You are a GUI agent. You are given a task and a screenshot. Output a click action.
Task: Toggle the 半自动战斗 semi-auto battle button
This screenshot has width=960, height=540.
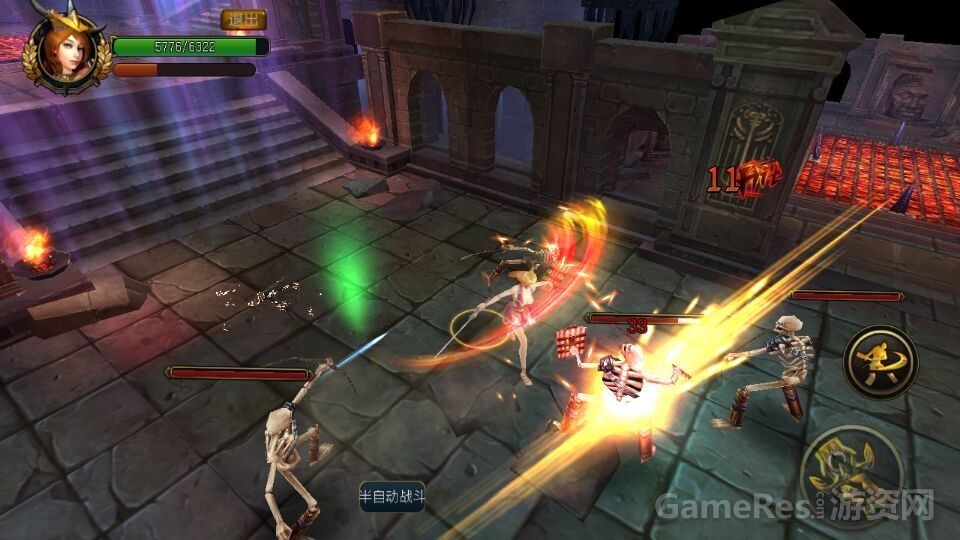pyautogui.click(x=392, y=496)
